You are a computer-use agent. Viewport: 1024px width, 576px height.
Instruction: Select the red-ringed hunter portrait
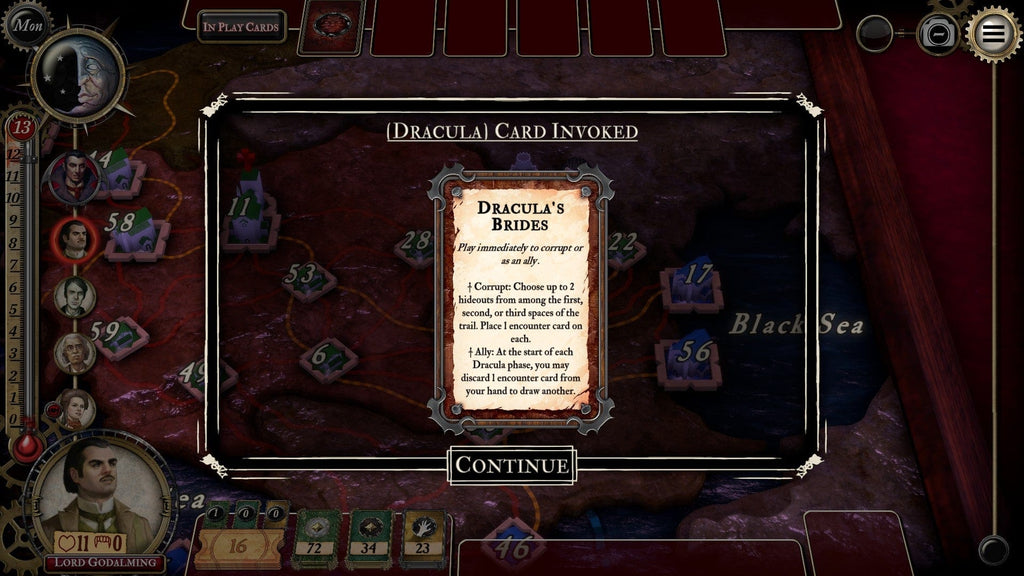(x=76, y=239)
